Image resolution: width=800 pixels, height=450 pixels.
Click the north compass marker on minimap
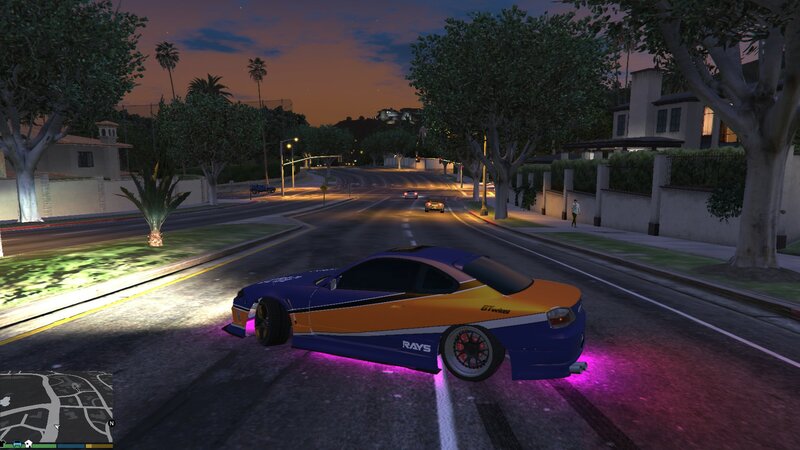pyautogui.click(x=112, y=423)
